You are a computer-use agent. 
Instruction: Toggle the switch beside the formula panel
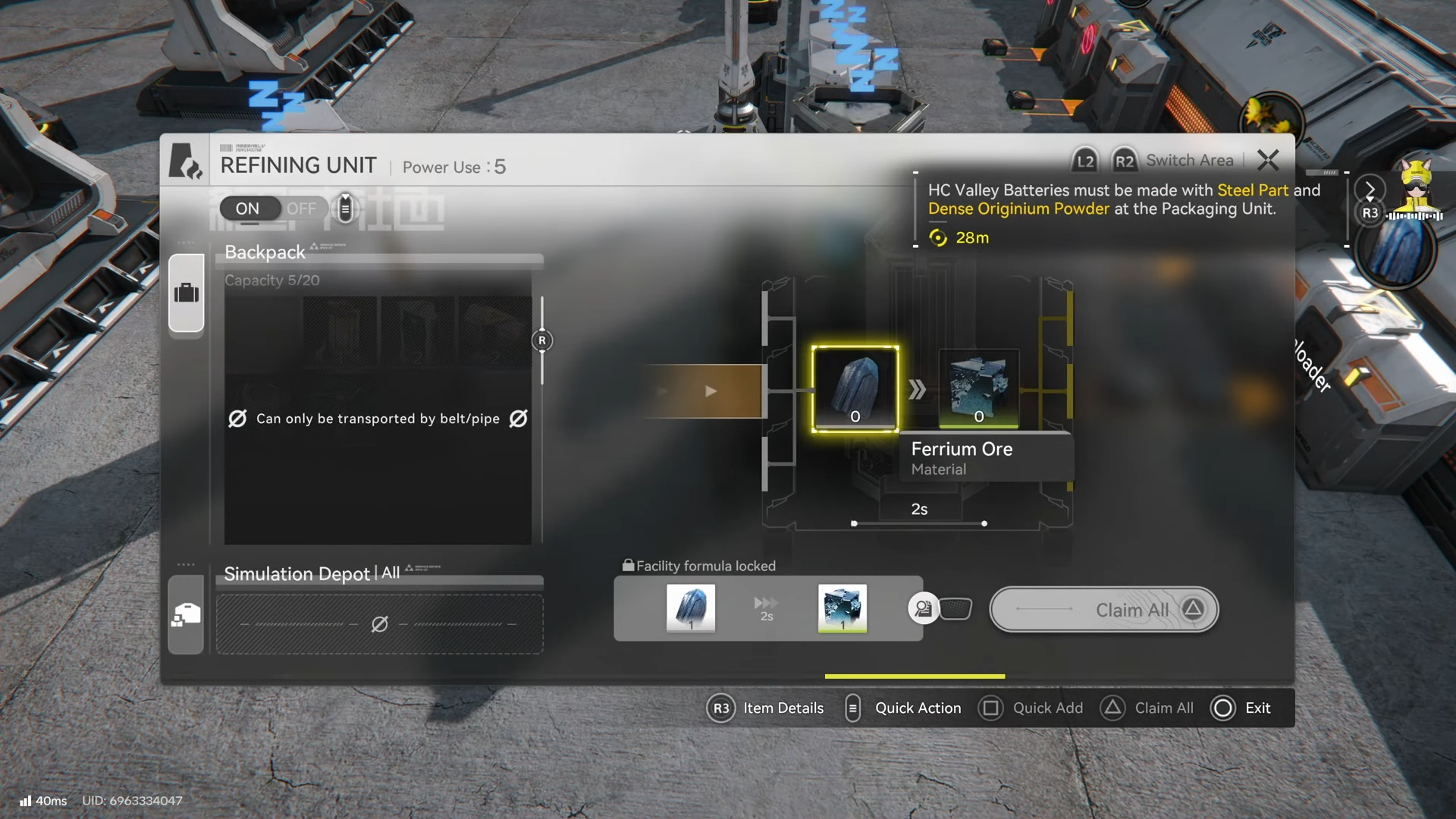click(x=941, y=608)
